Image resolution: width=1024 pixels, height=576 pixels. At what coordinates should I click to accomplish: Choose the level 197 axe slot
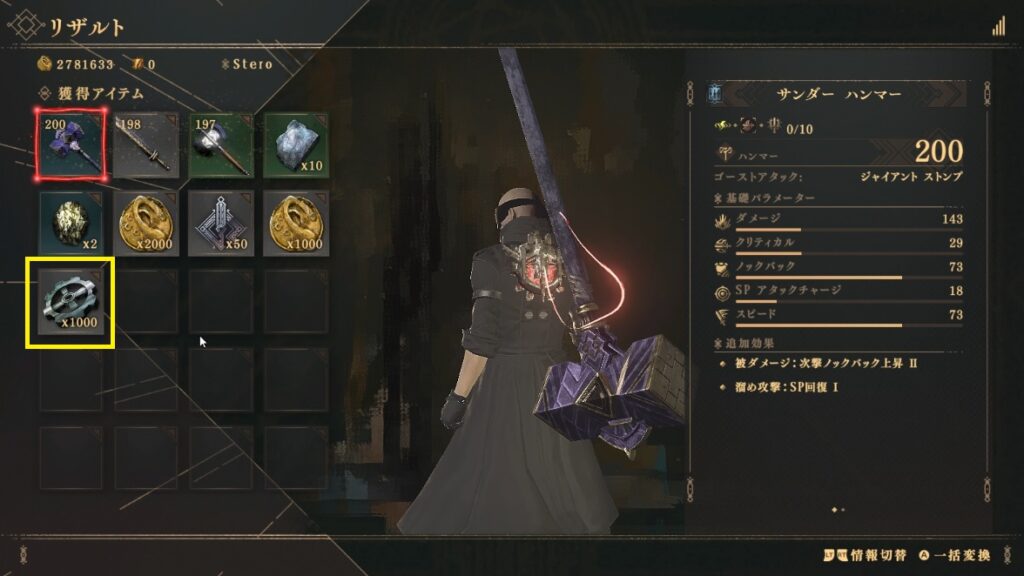(220, 144)
